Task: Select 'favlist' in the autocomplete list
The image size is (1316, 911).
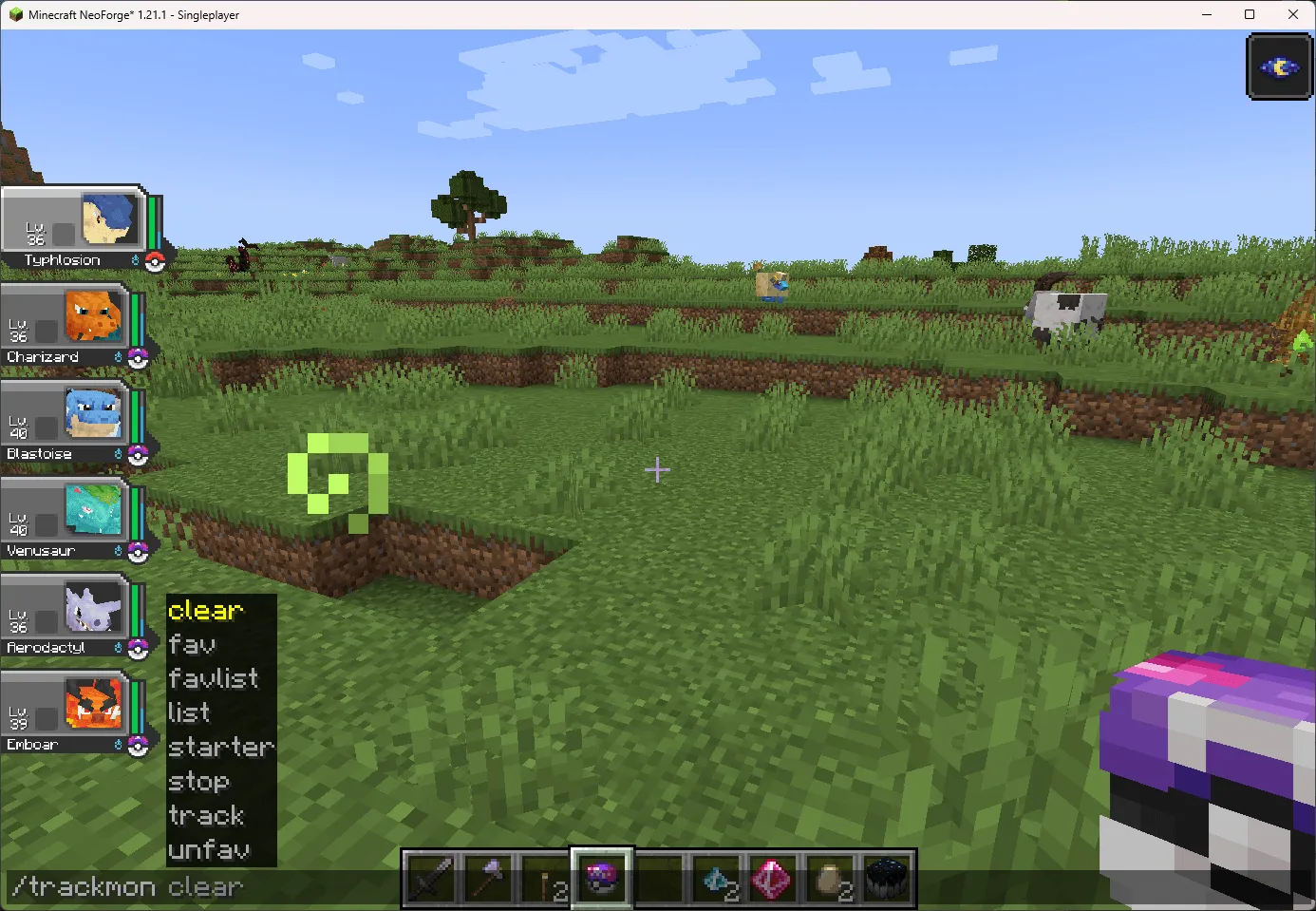Action: [213, 679]
